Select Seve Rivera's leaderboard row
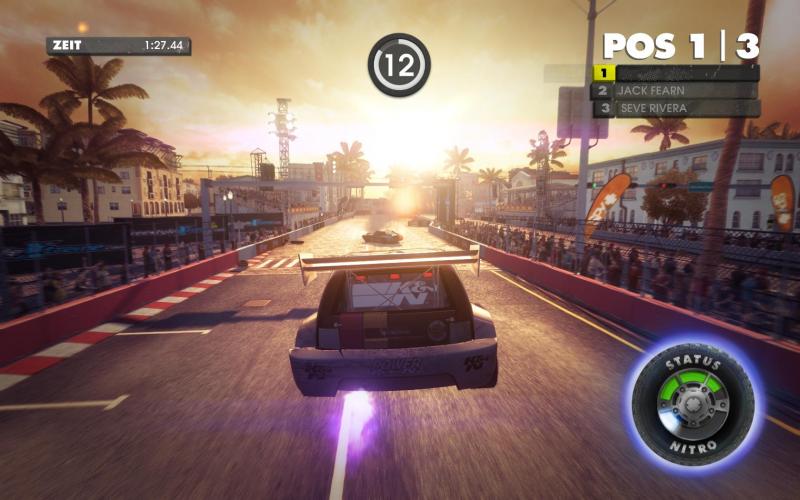Screen dimensions: 800x500 (x=676, y=108)
